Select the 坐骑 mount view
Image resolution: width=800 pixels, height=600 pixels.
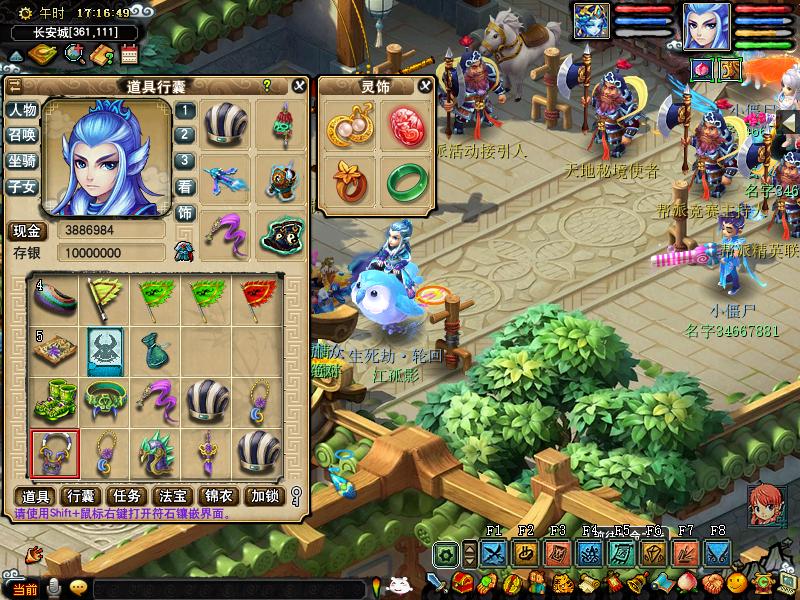[22, 160]
